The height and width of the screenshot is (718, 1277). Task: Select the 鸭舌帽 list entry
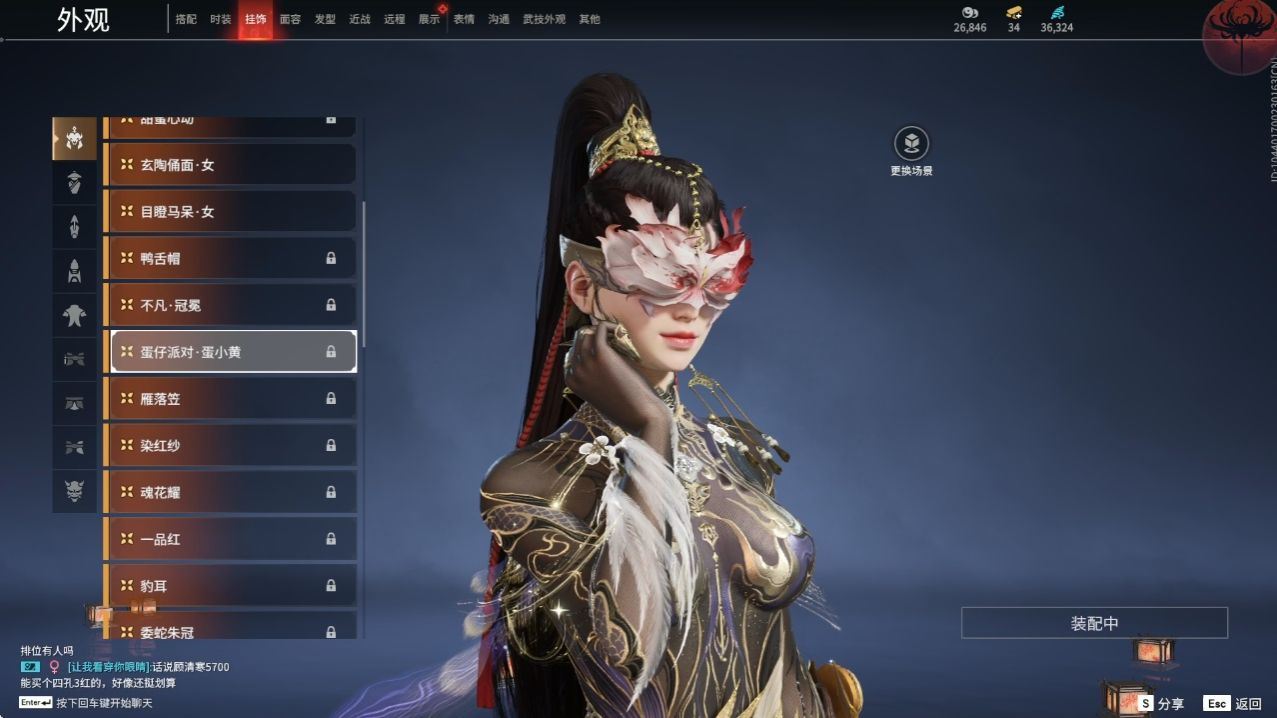coord(230,258)
